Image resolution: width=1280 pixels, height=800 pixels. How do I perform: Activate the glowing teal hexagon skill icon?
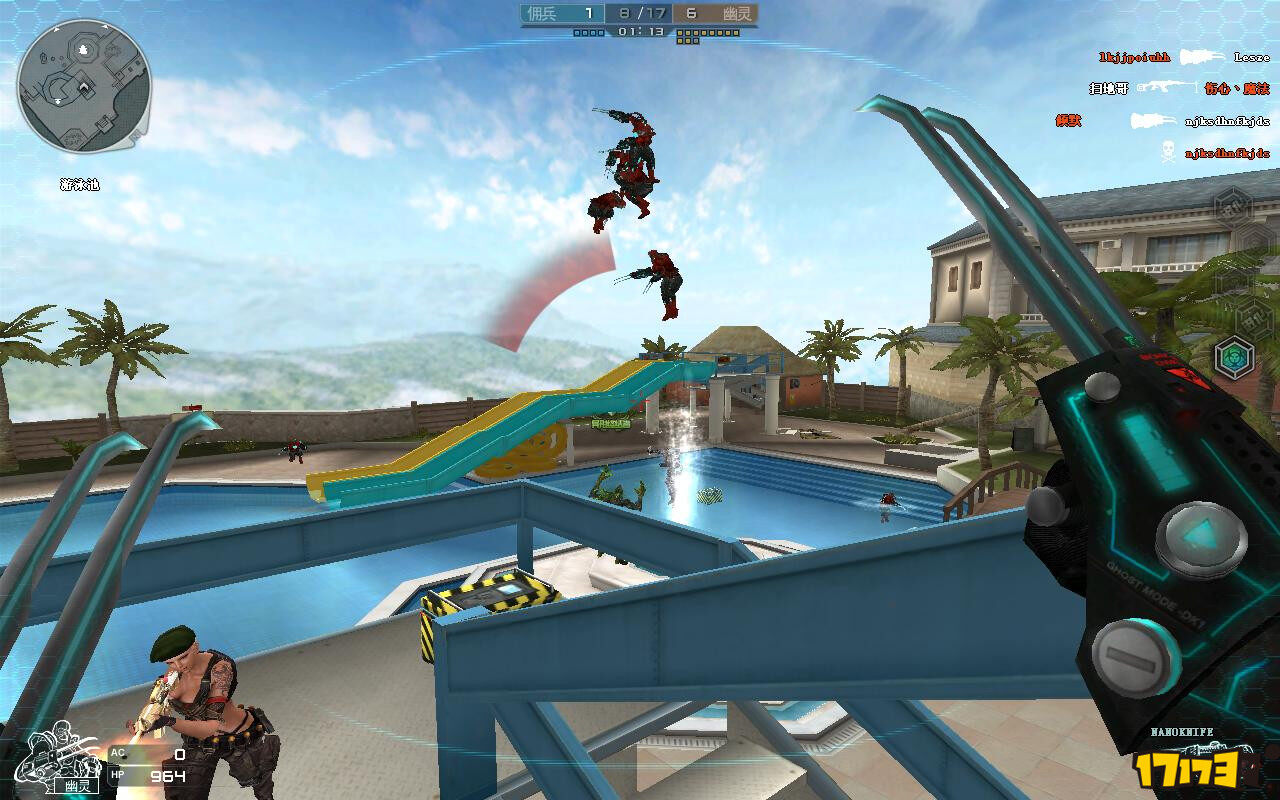[x=1234, y=358]
